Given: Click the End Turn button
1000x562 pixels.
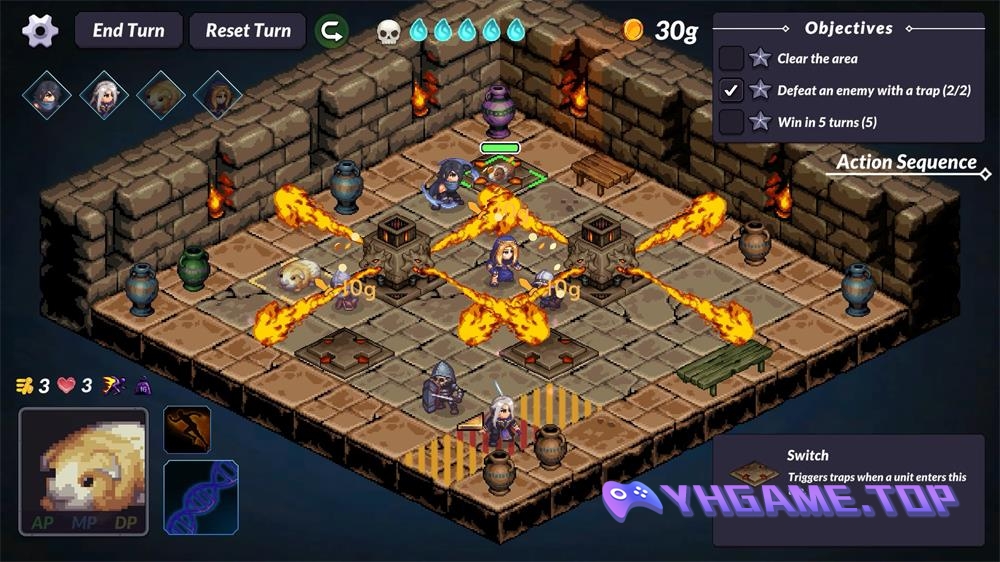Looking at the screenshot, I should [x=128, y=30].
